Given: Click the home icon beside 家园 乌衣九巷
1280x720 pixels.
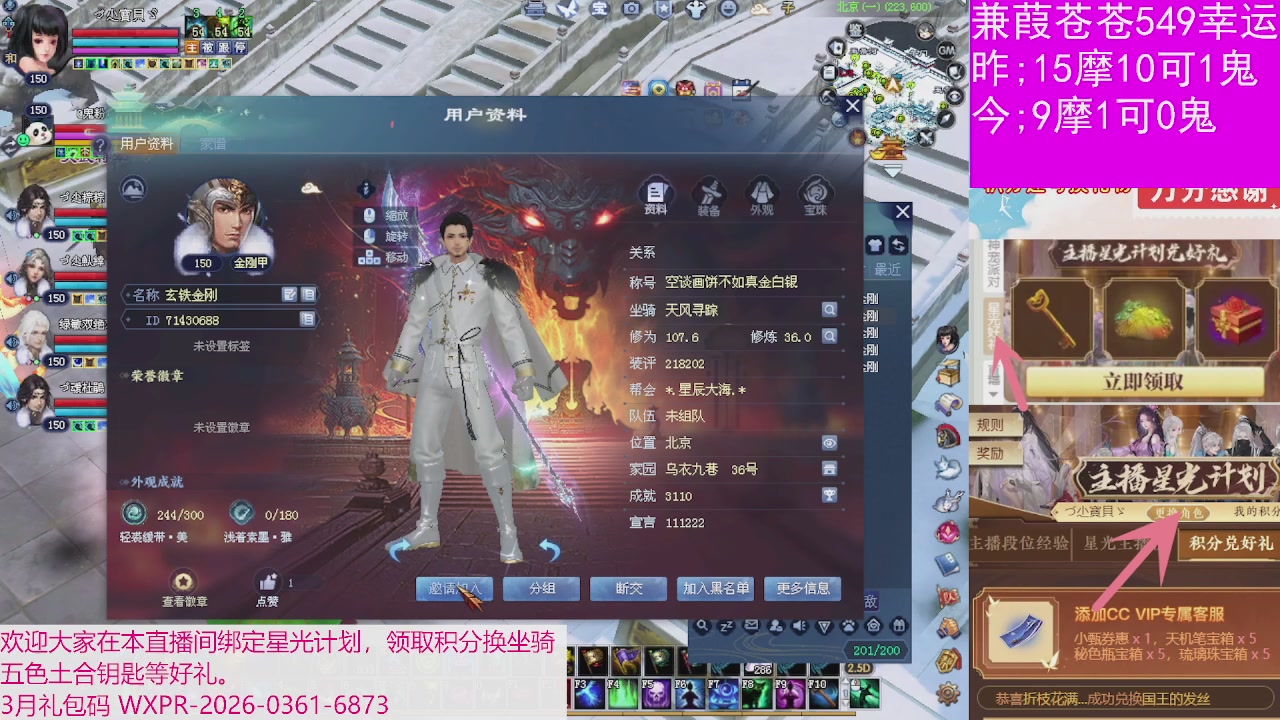Looking at the screenshot, I should coord(830,468).
